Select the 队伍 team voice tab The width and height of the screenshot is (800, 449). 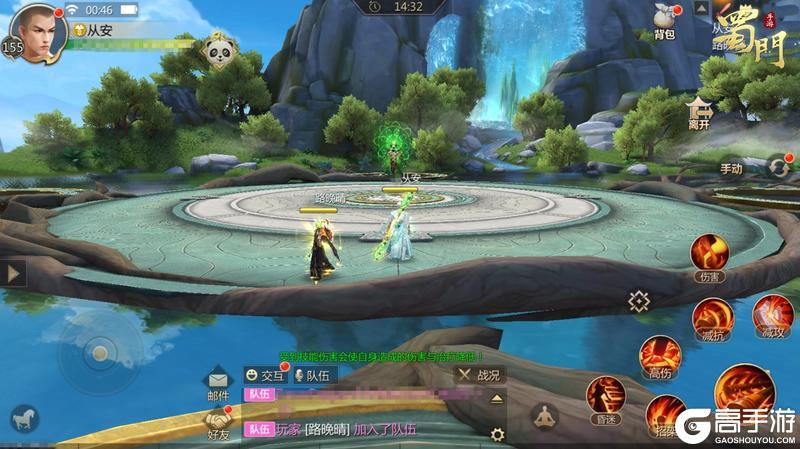pyautogui.click(x=315, y=375)
